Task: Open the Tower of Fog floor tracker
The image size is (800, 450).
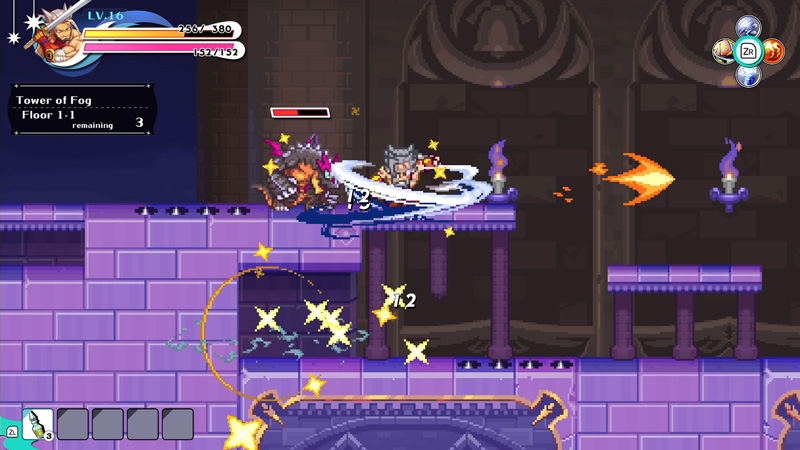Action: [x=82, y=112]
